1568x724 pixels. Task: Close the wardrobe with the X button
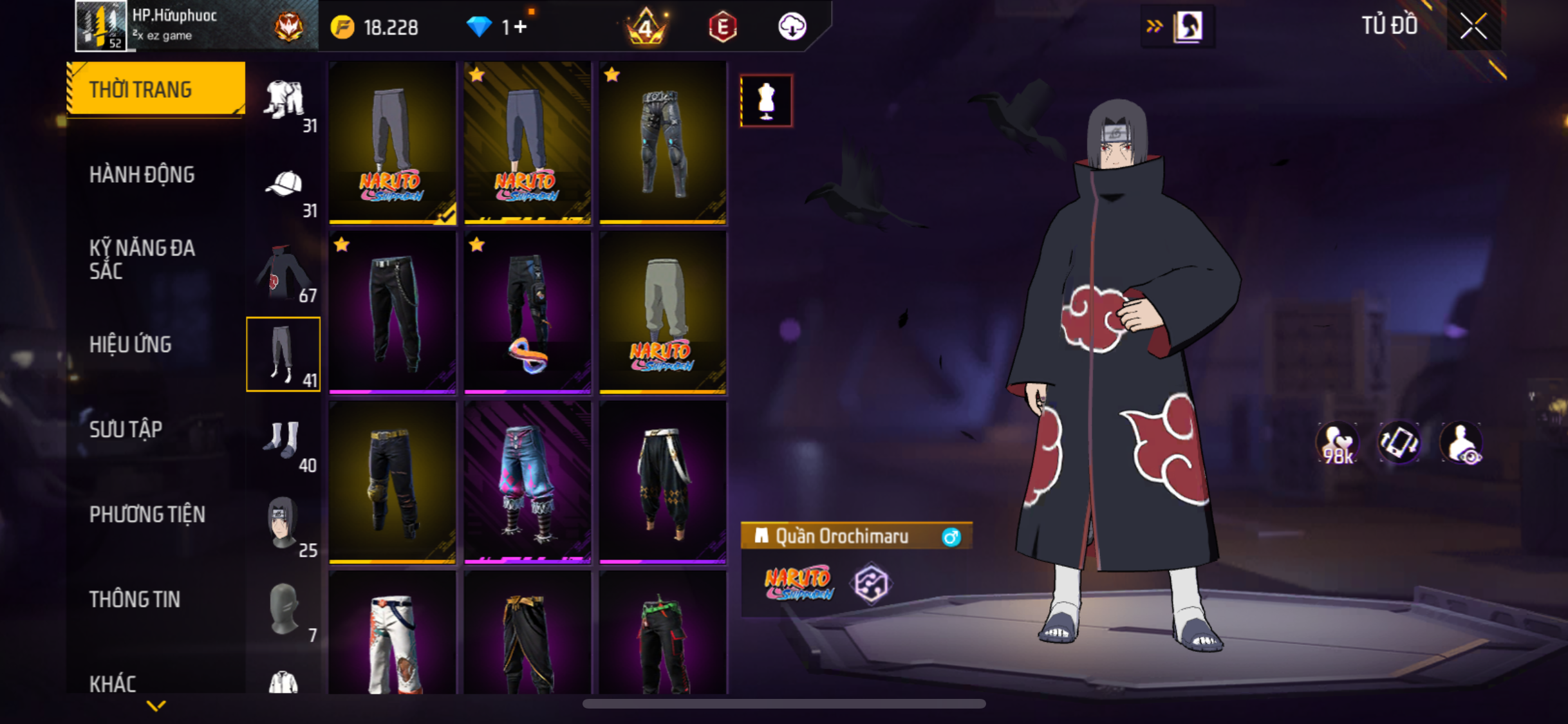click(x=1473, y=26)
